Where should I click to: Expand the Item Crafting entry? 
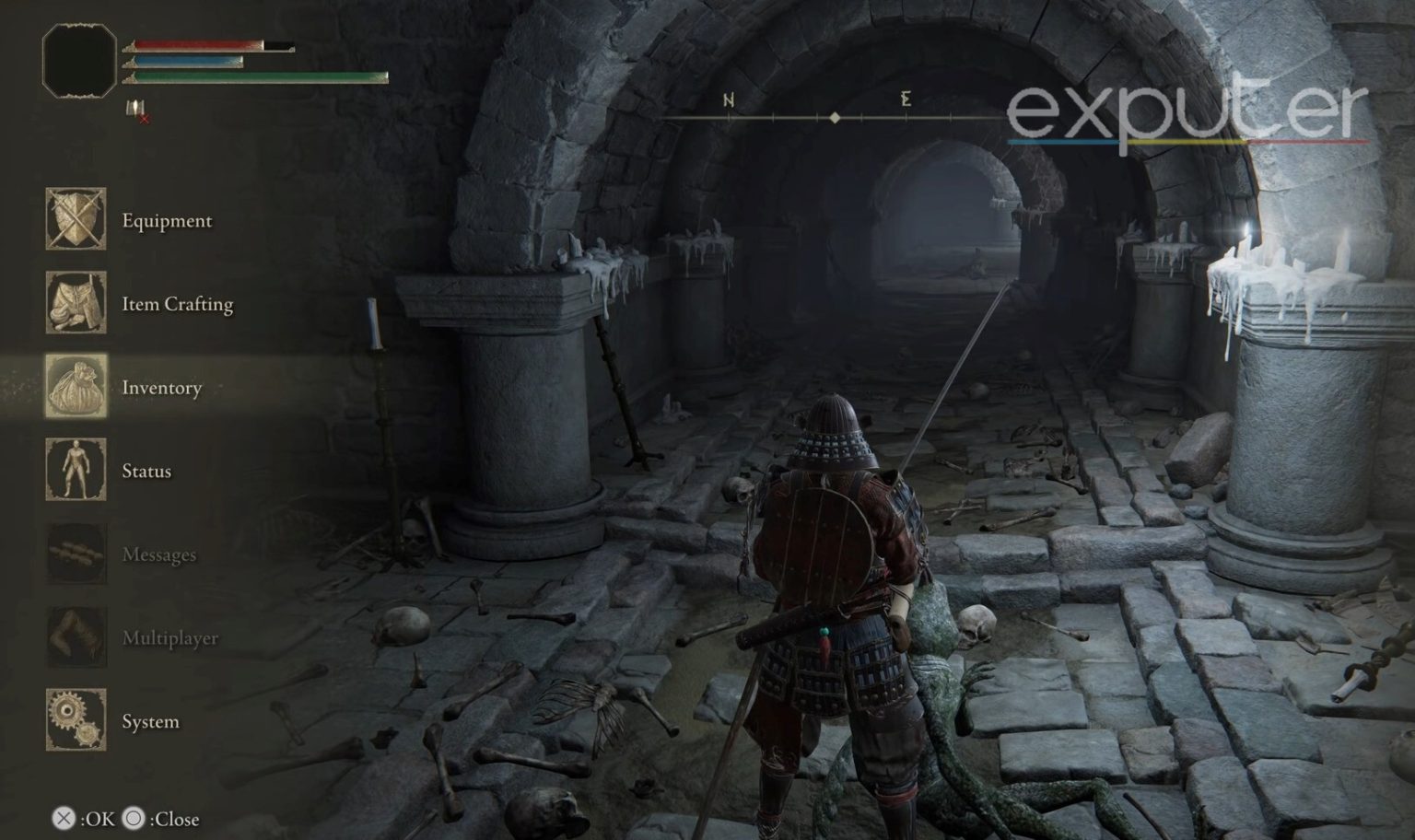[177, 304]
